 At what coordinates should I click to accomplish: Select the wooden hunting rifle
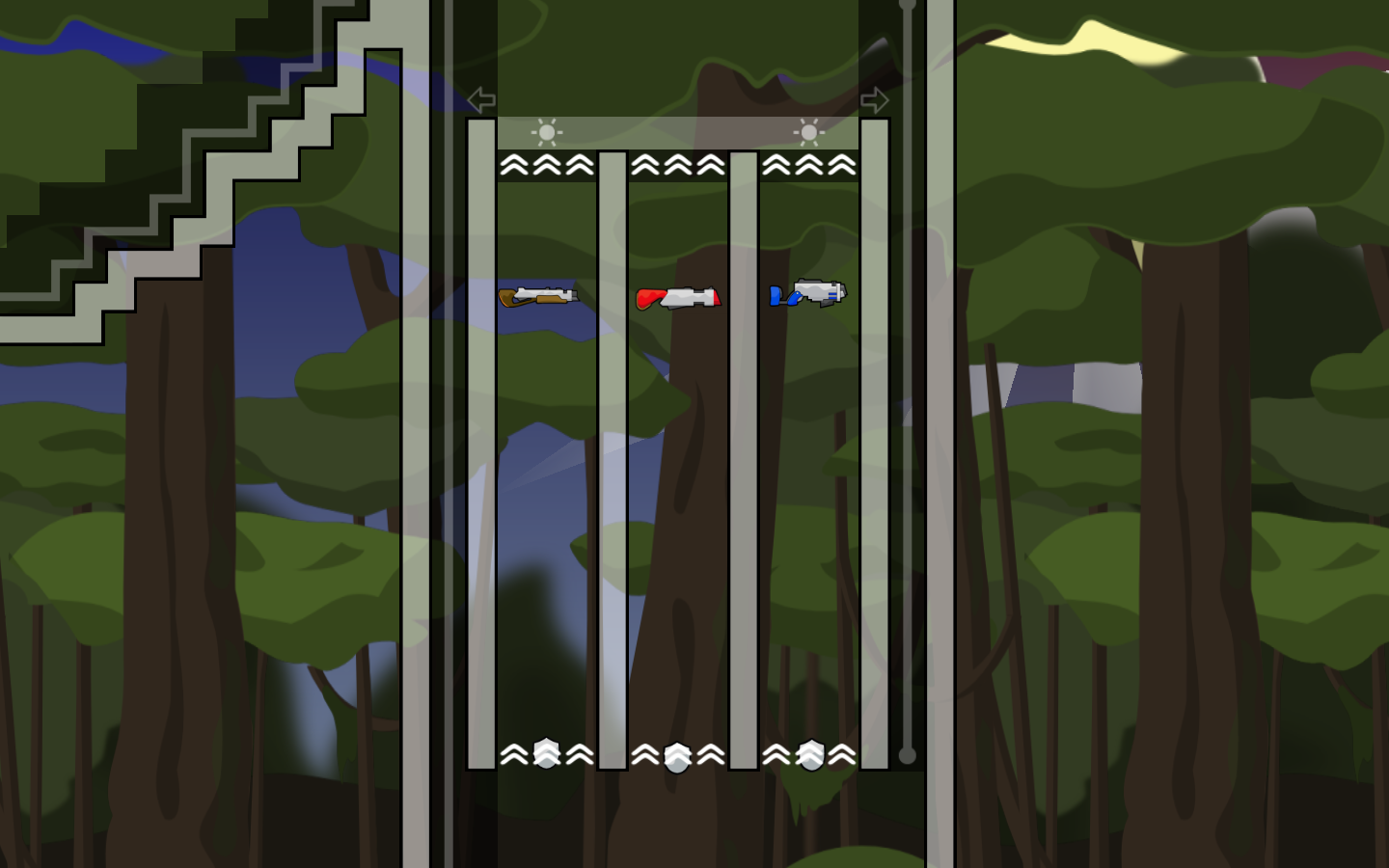point(538,295)
